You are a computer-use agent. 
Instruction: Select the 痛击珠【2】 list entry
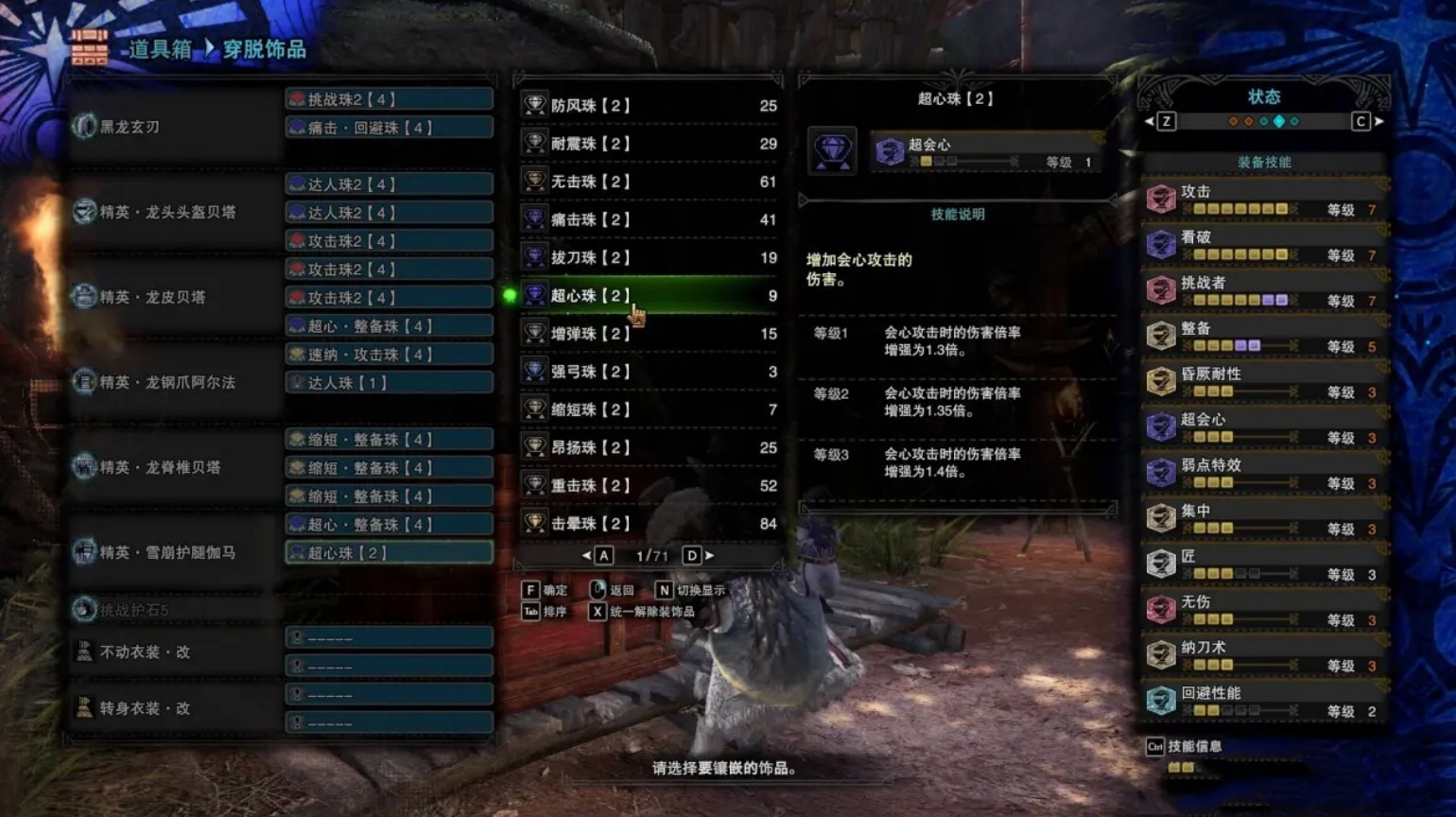(649, 219)
